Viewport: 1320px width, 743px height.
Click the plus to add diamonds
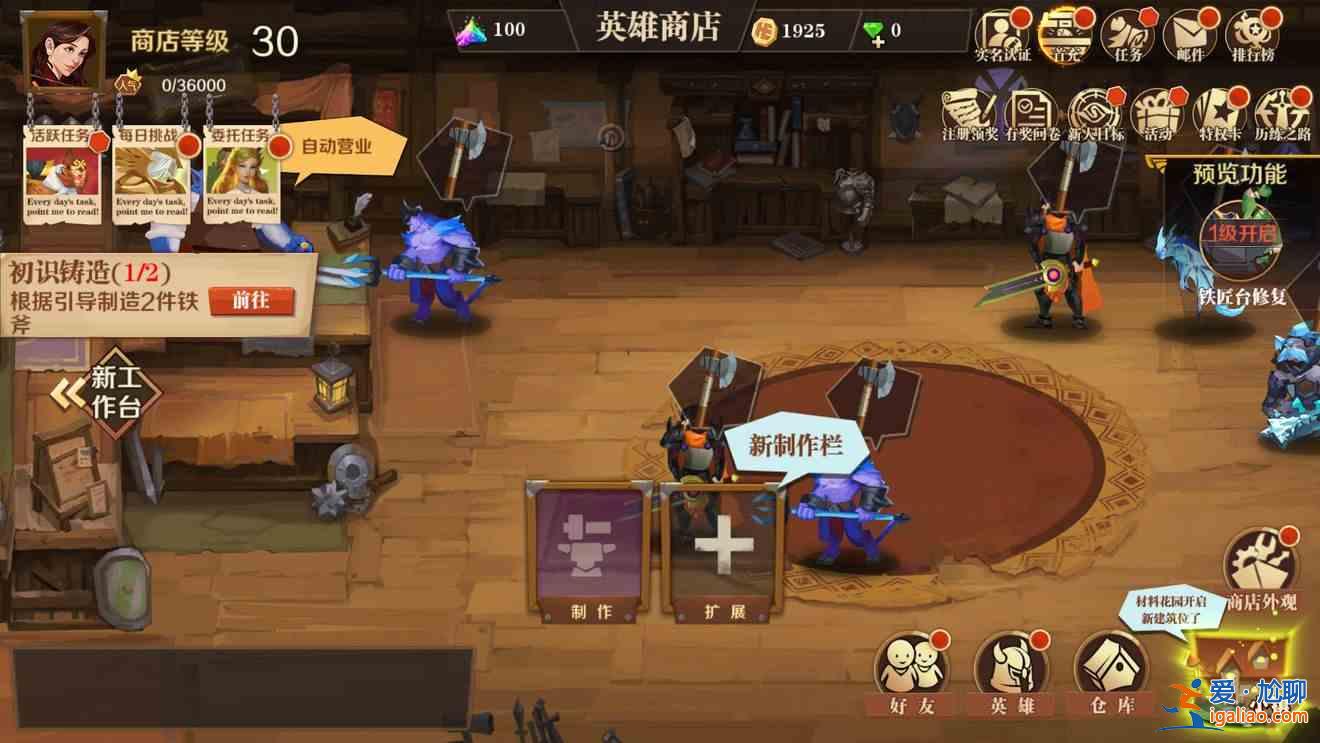tap(880, 42)
